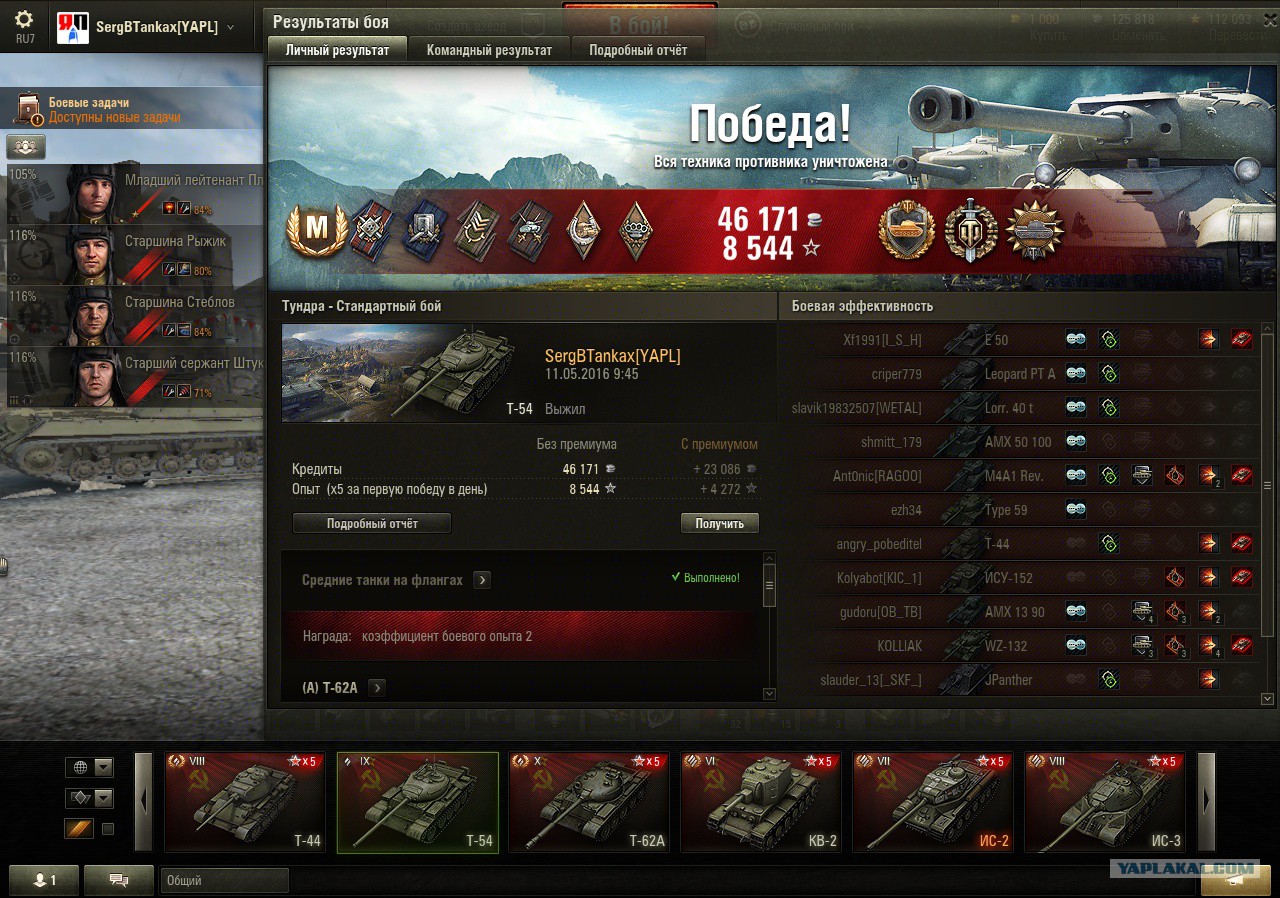Choose the КВ-2 tank in the carousel

click(x=761, y=802)
